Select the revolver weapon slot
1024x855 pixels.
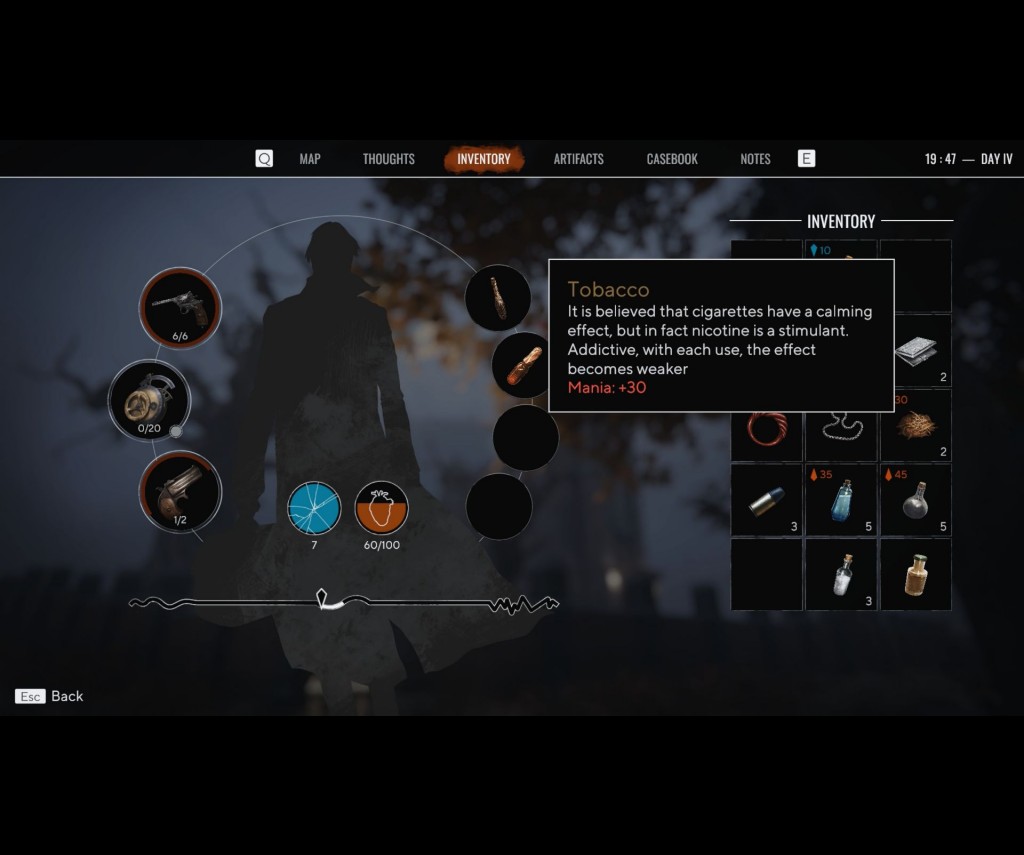point(180,307)
